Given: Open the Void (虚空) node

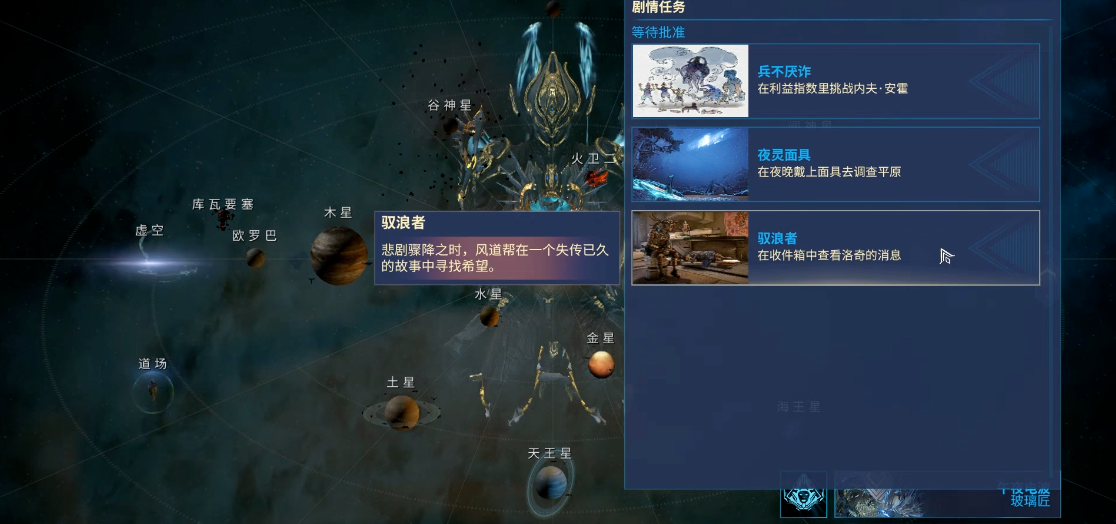Looking at the screenshot, I should click(x=152, y=263).
